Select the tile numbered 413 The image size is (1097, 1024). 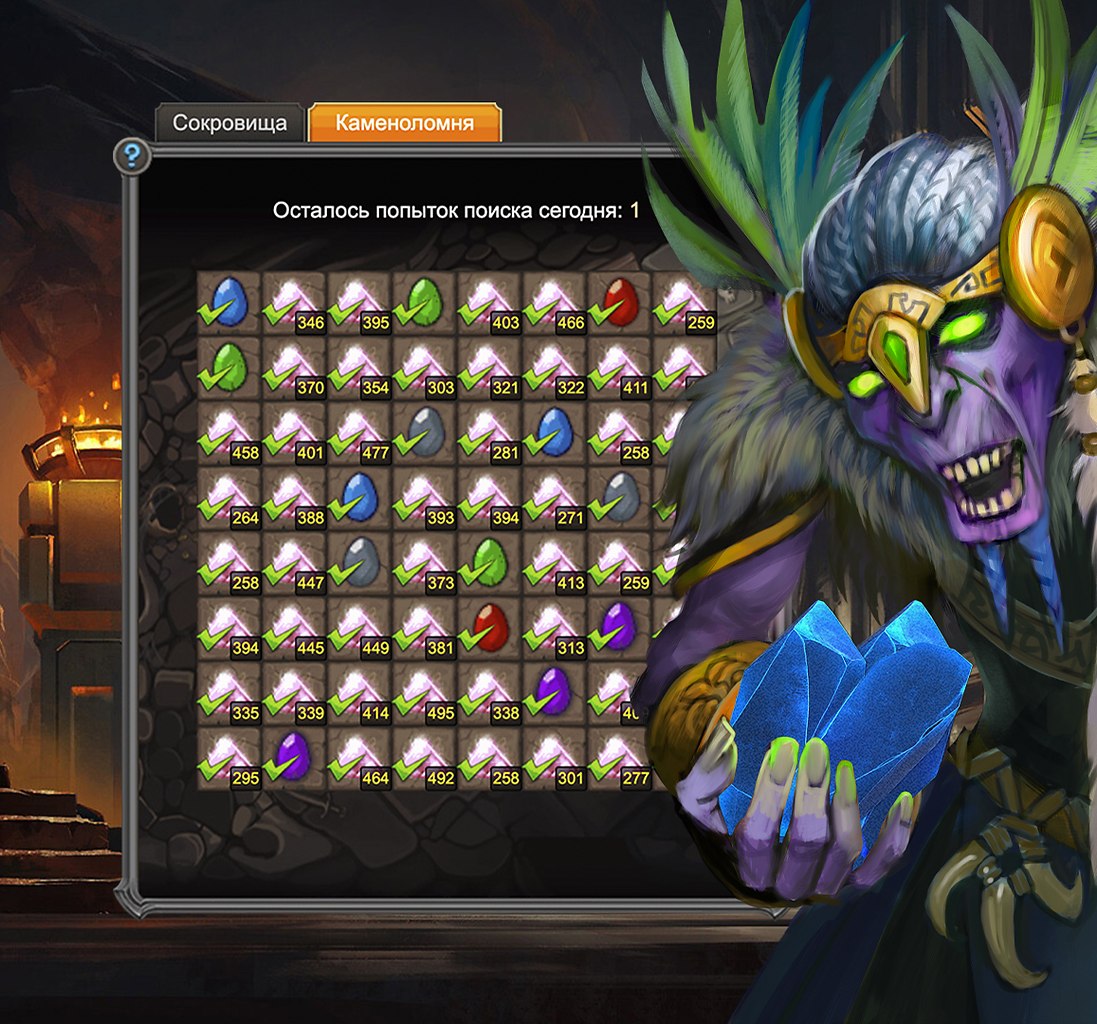pos(555,563)
